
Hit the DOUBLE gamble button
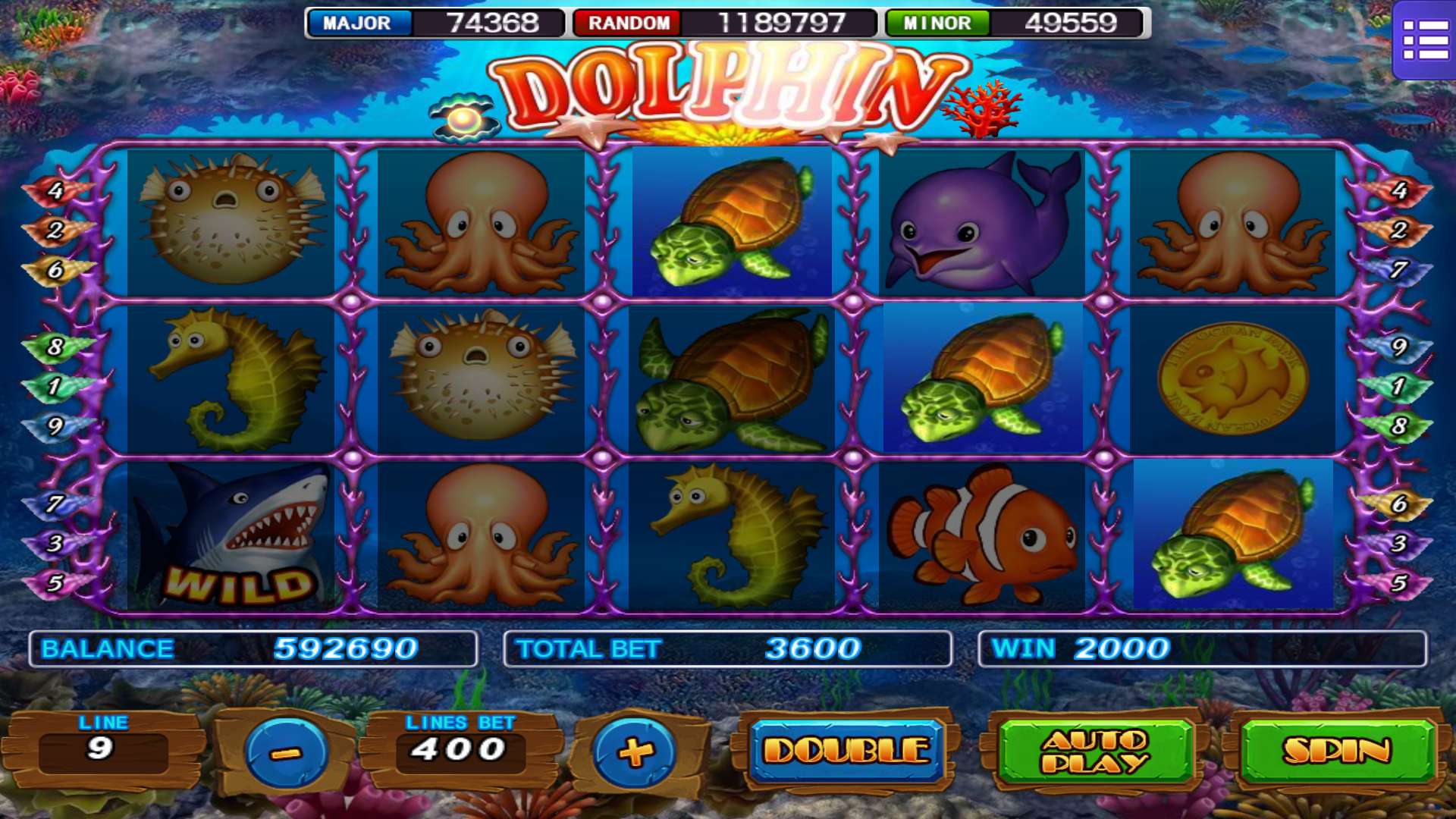point(846,751)
